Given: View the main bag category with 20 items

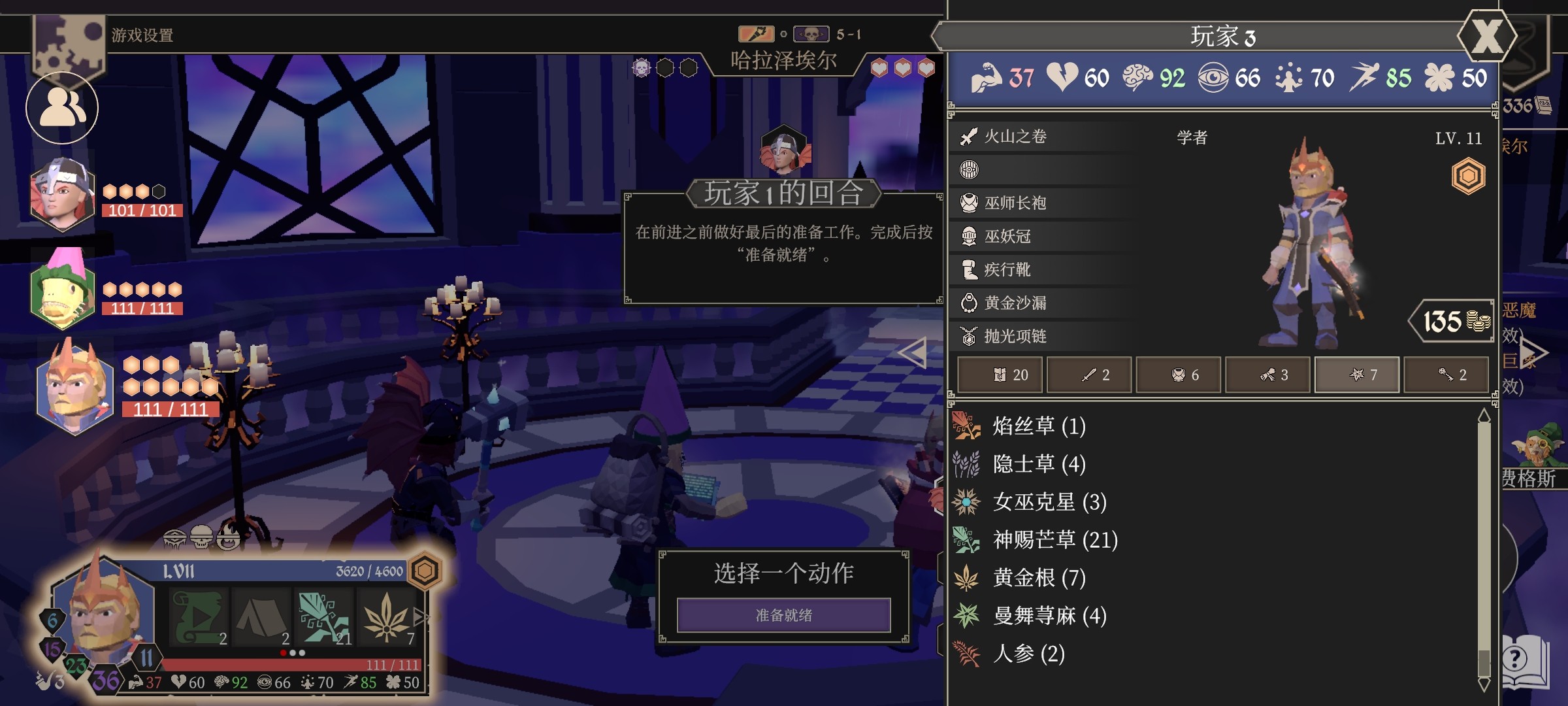Looking at the screenshot, I should click(999, 375).
